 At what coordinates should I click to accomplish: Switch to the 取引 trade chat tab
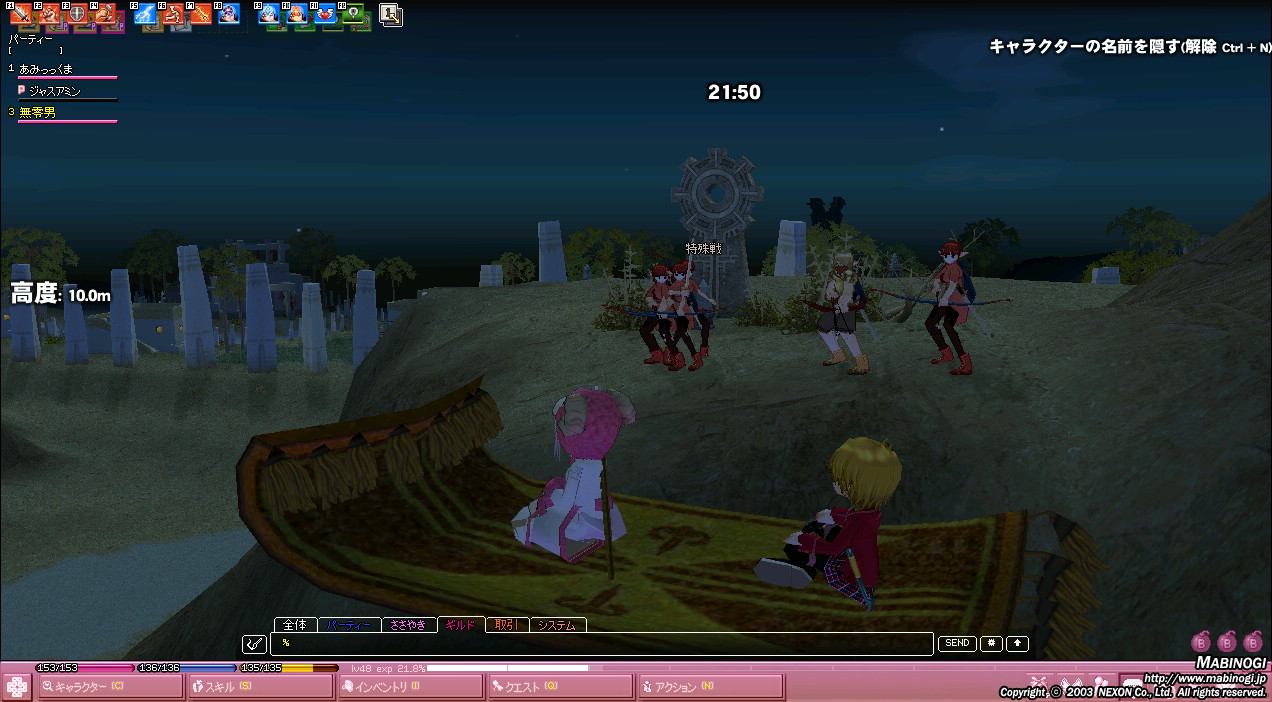(x=506, y=625)
